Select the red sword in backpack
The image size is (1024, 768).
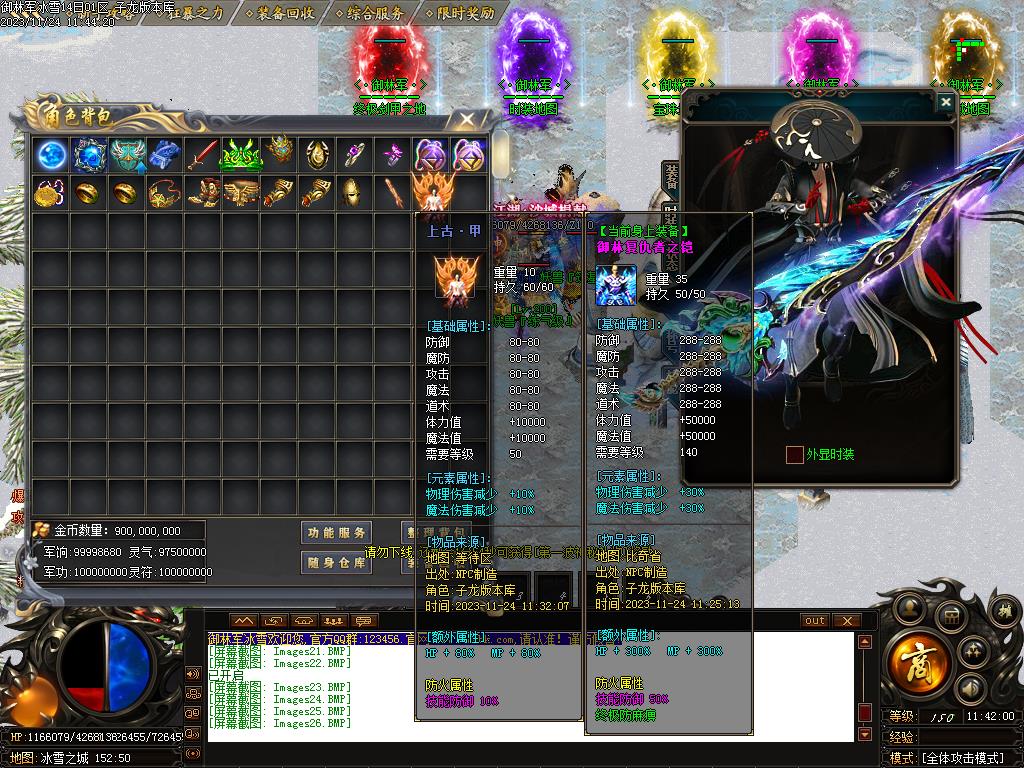pyautogui.click(x=204, y=155)
